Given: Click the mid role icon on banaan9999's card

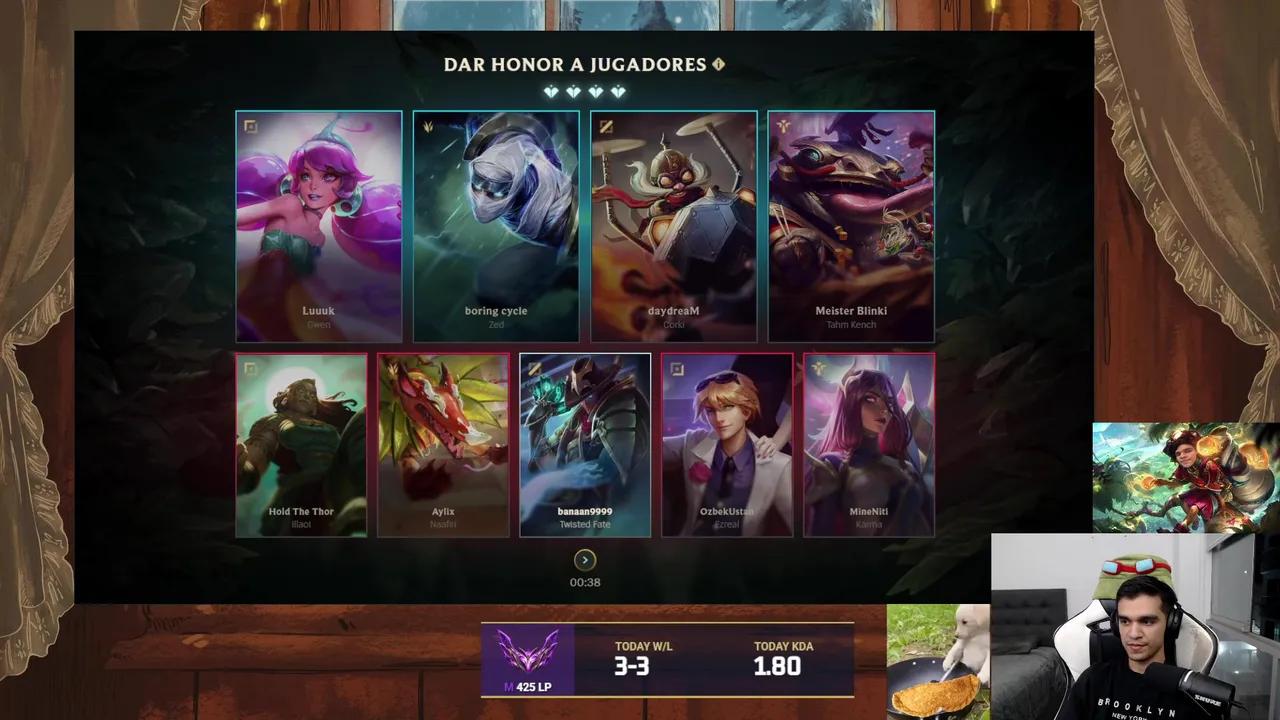Looking at the screenshot, I should click(x=533, y=368).
